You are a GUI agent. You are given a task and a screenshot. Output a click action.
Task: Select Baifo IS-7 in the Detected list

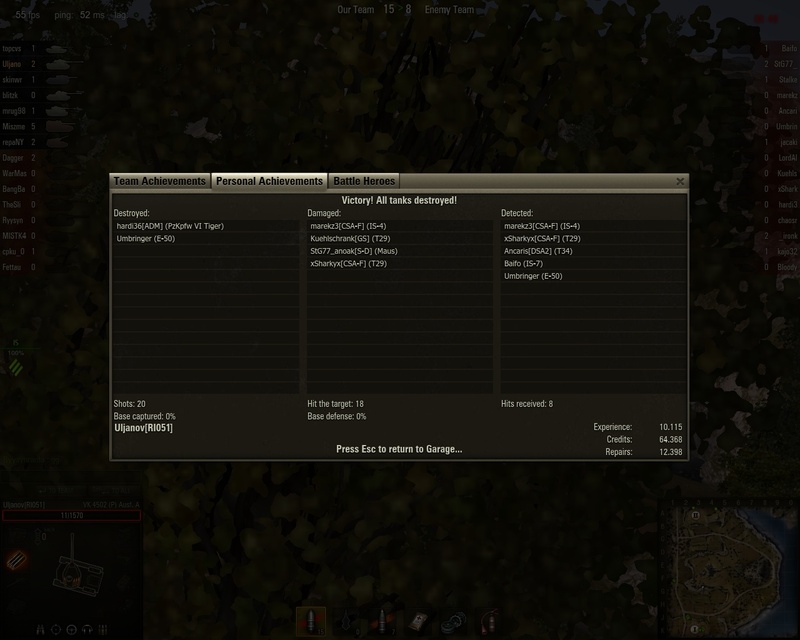532,263
